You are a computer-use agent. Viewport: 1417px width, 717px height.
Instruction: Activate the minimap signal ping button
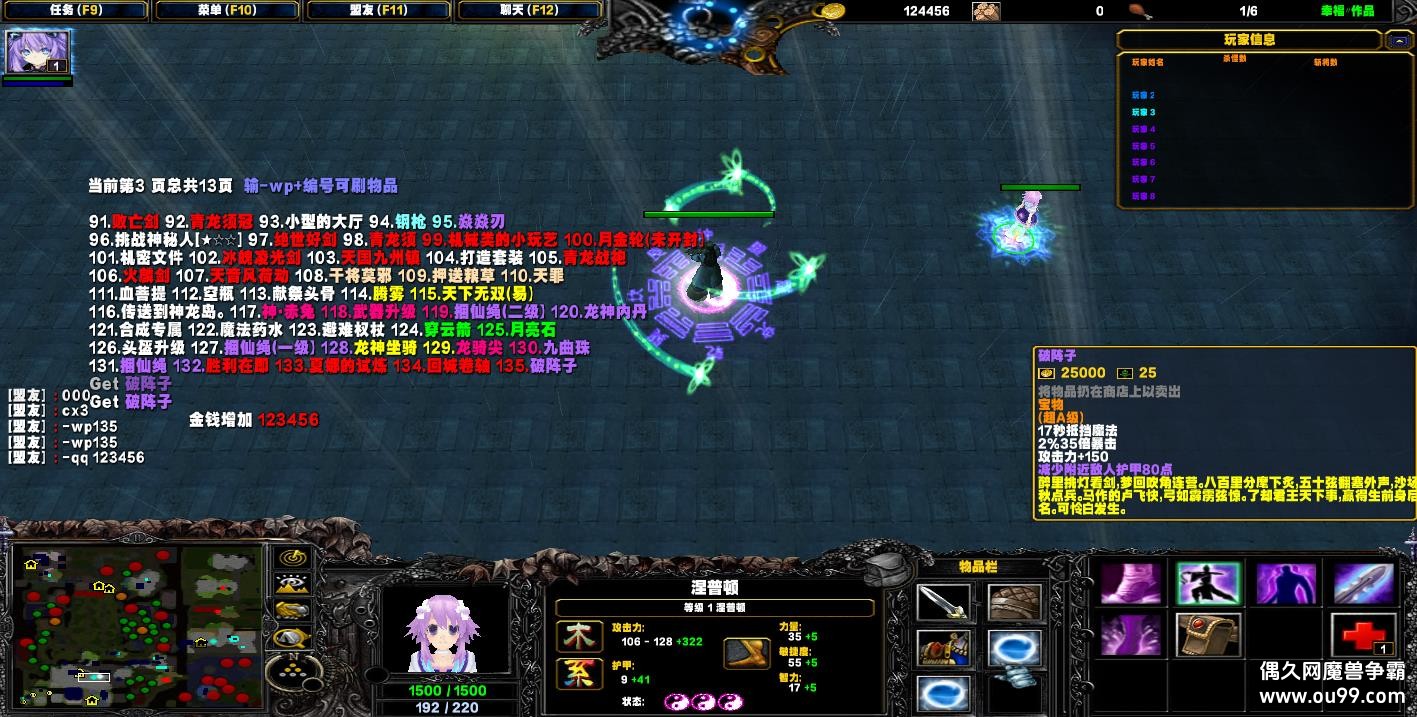click(x=292, y=558)
